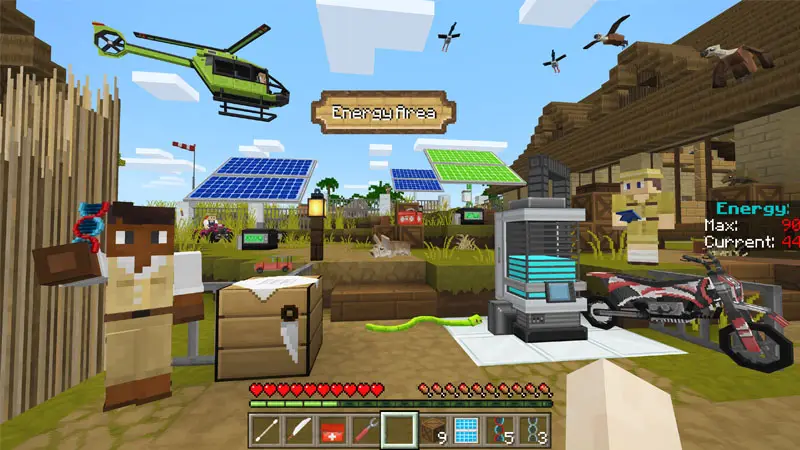
Task: Select the red-blue DNA strand slot
Action: pos(500,430)
